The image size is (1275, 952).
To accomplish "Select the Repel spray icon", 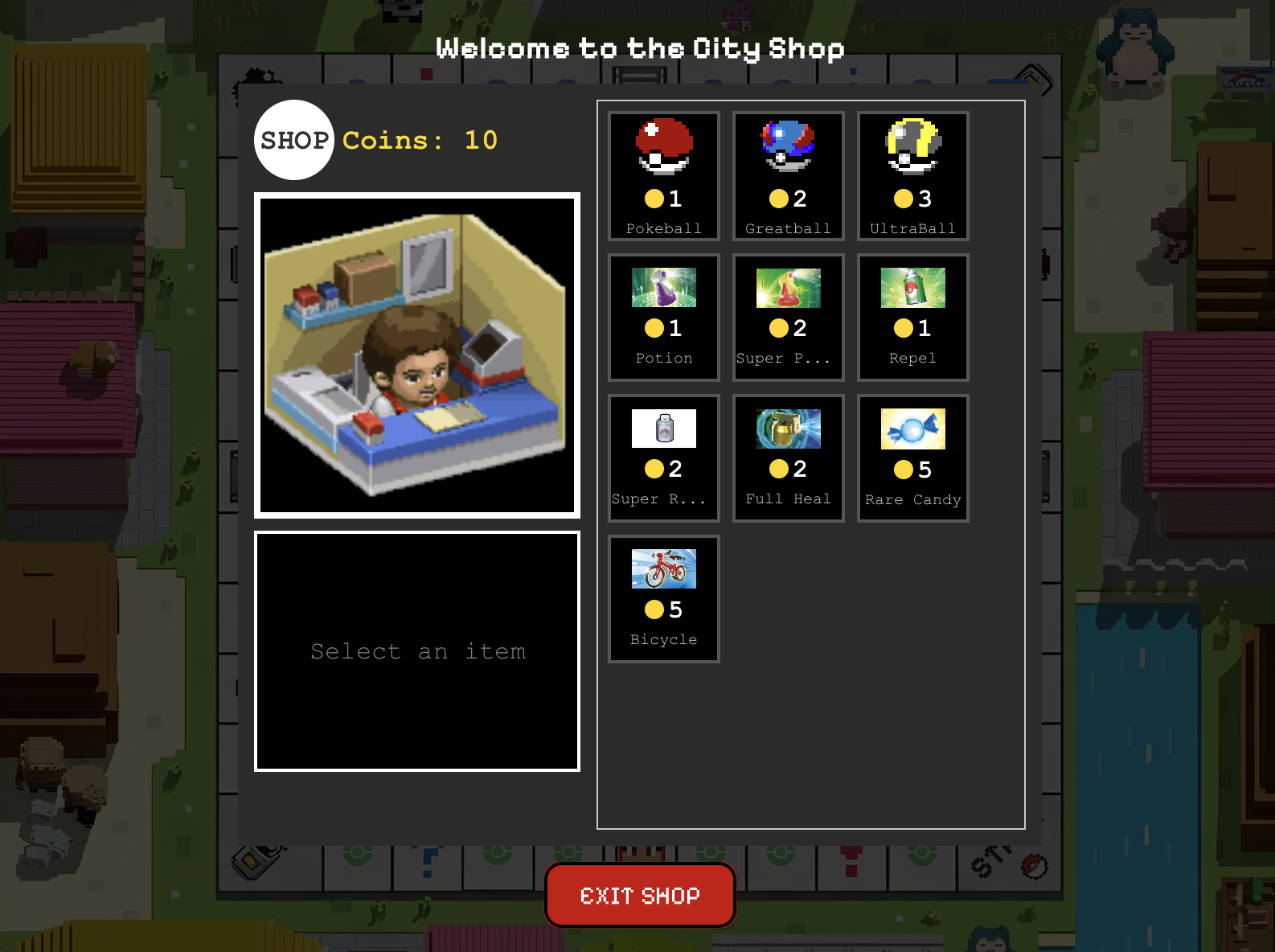I will (x=912, y=289).
